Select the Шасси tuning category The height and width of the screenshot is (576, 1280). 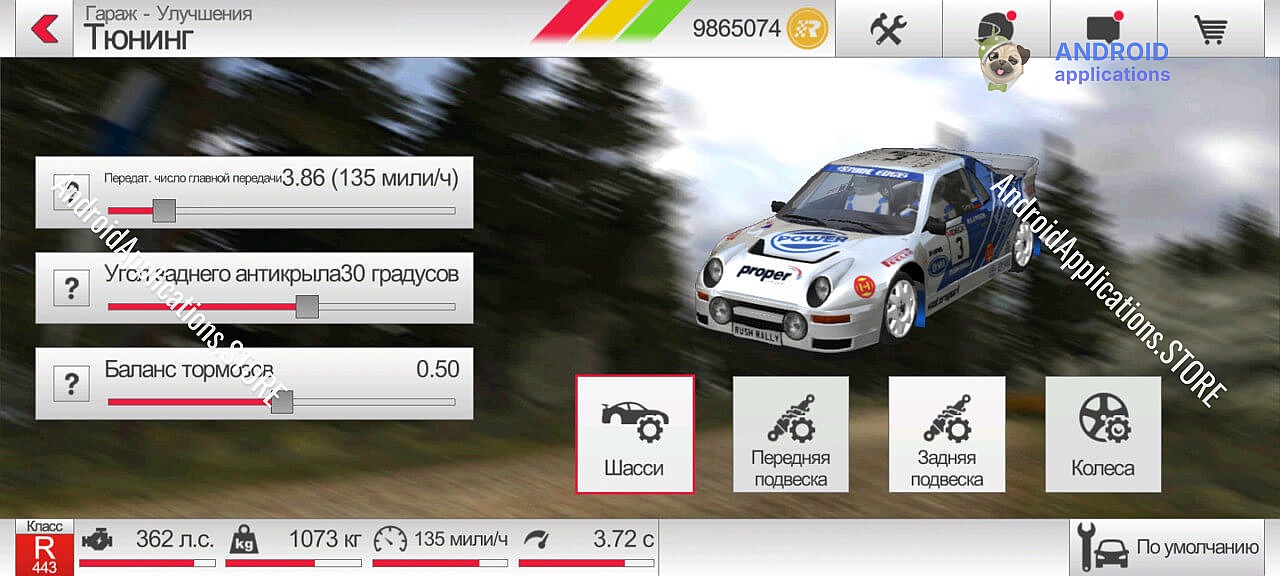point(634,434)
